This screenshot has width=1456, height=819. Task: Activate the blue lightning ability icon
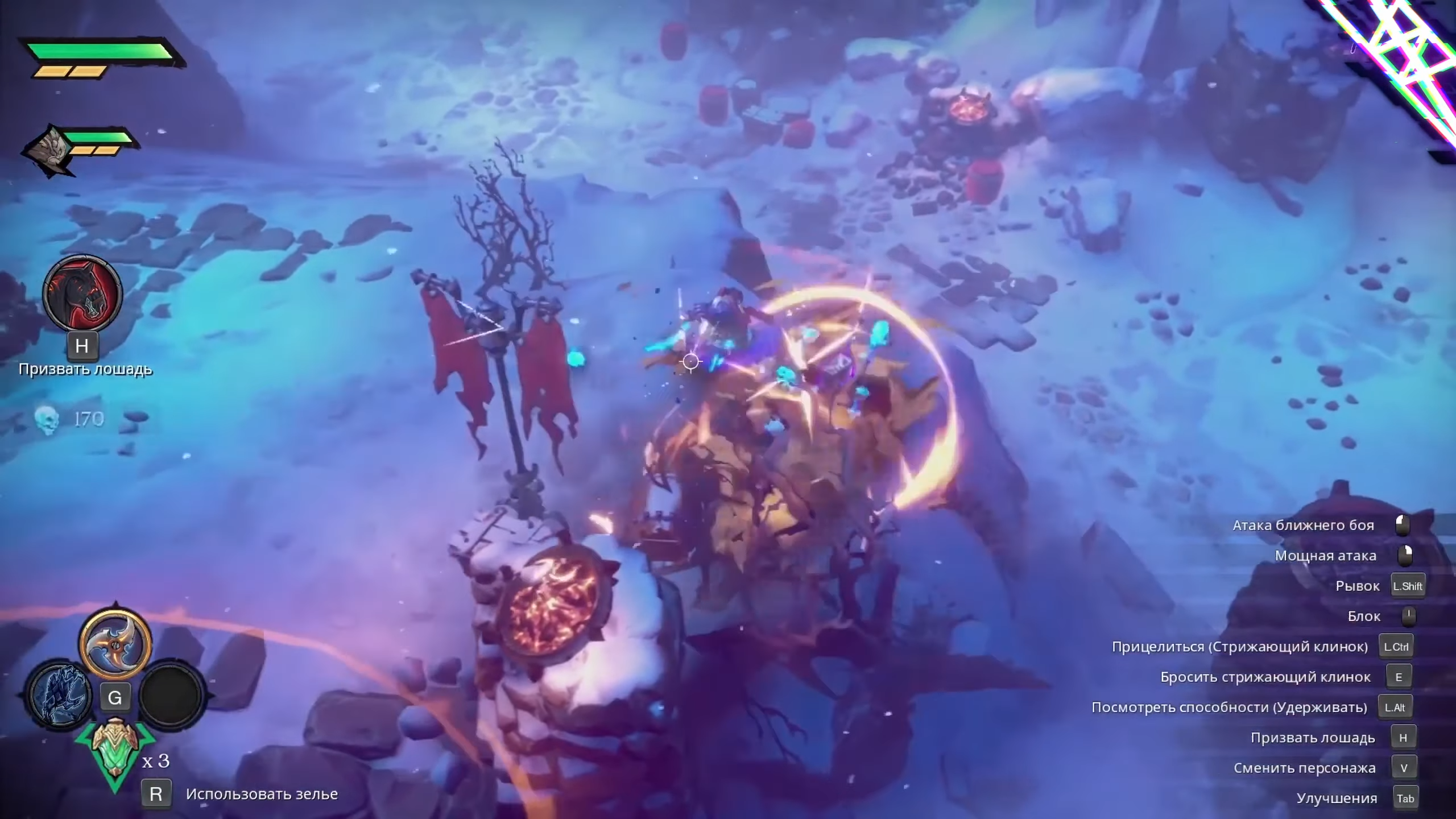pos(61,695)
